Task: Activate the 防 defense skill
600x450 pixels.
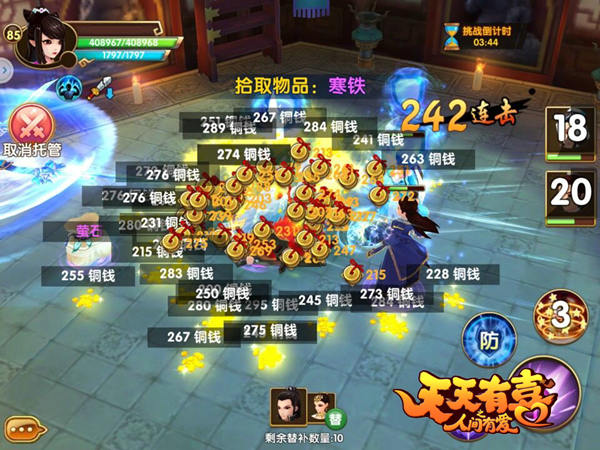Action: 489,341
